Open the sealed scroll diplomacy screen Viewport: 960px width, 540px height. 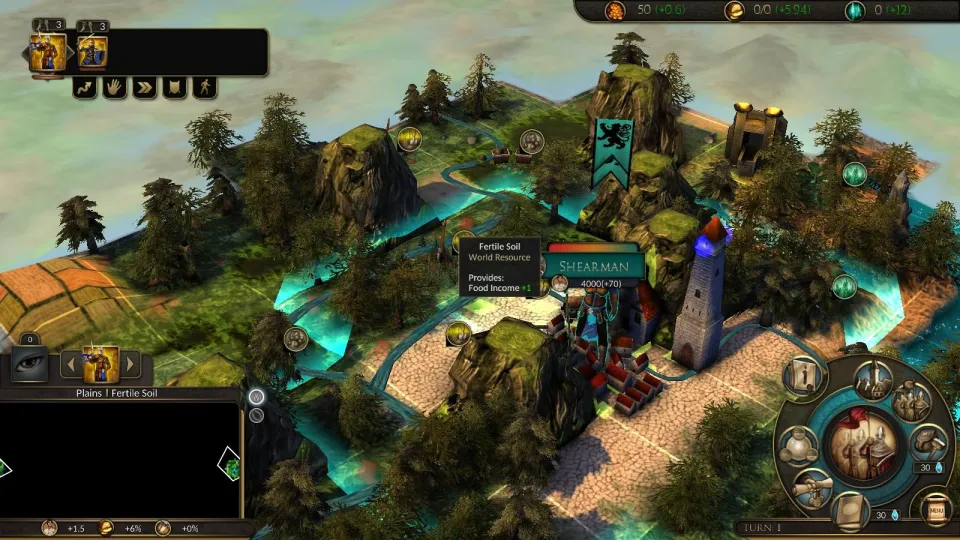click(812, 489)
